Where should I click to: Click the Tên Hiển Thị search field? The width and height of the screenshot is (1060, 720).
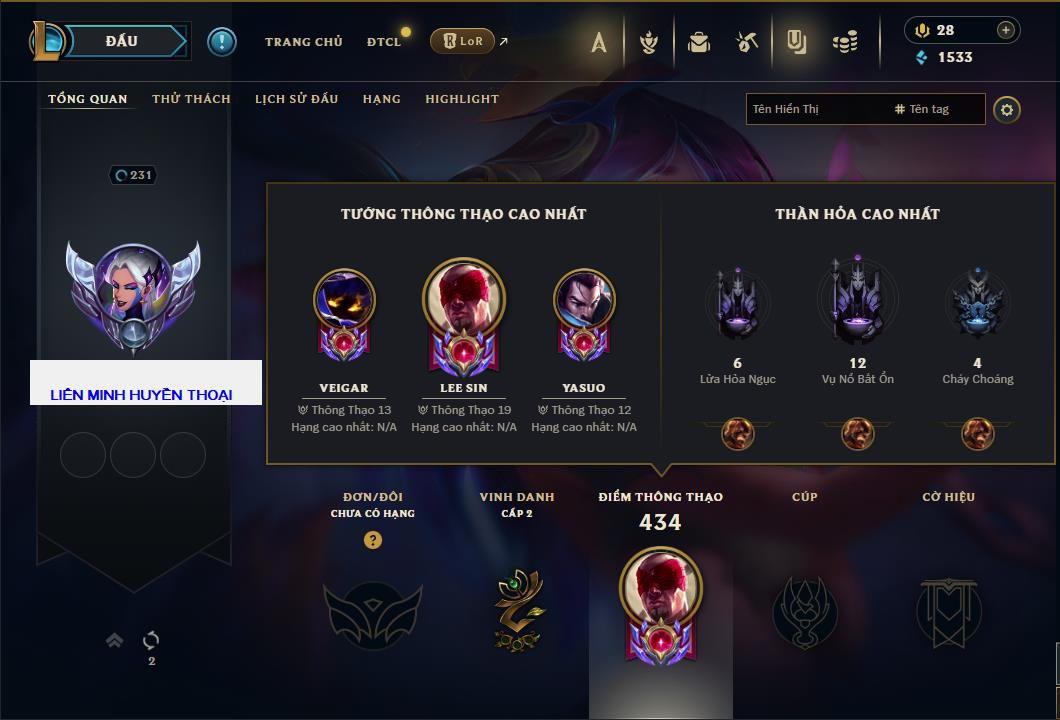point(815,109)
